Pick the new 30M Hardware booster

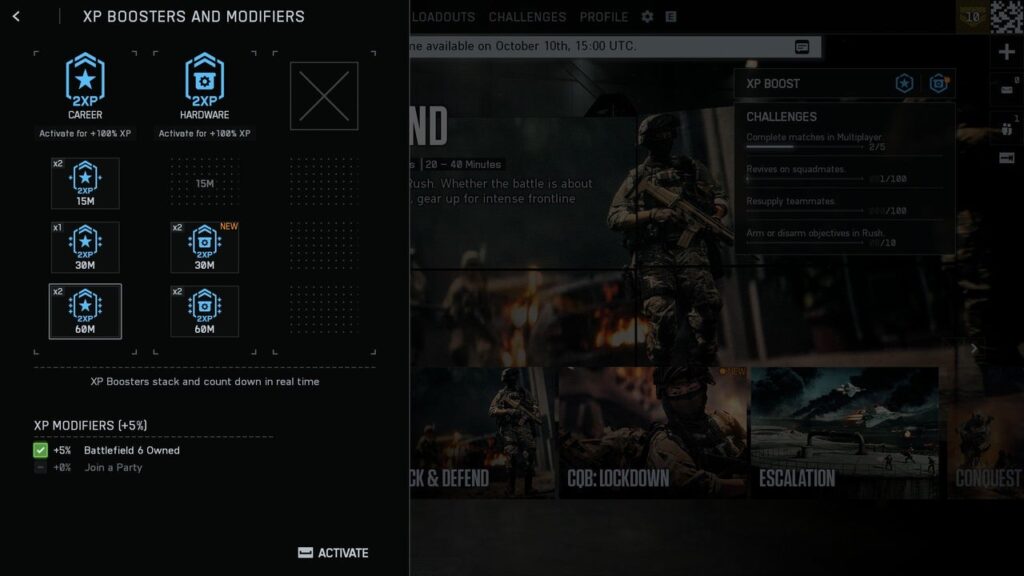tap(204, 247)
